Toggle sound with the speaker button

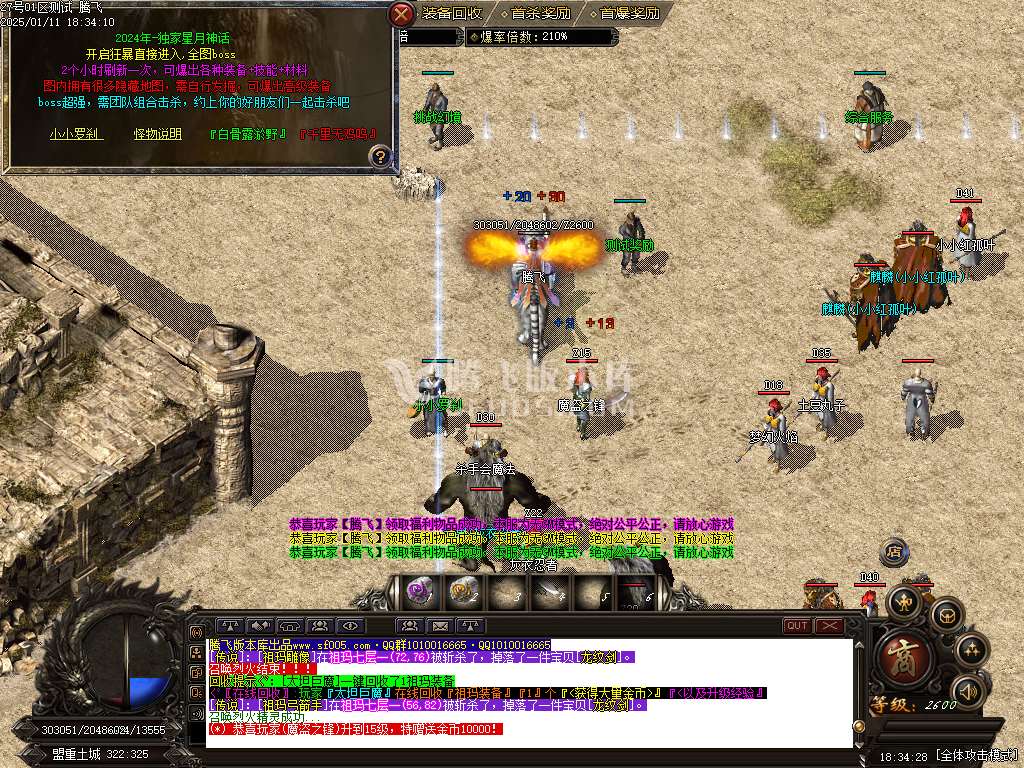coord(967,691)
